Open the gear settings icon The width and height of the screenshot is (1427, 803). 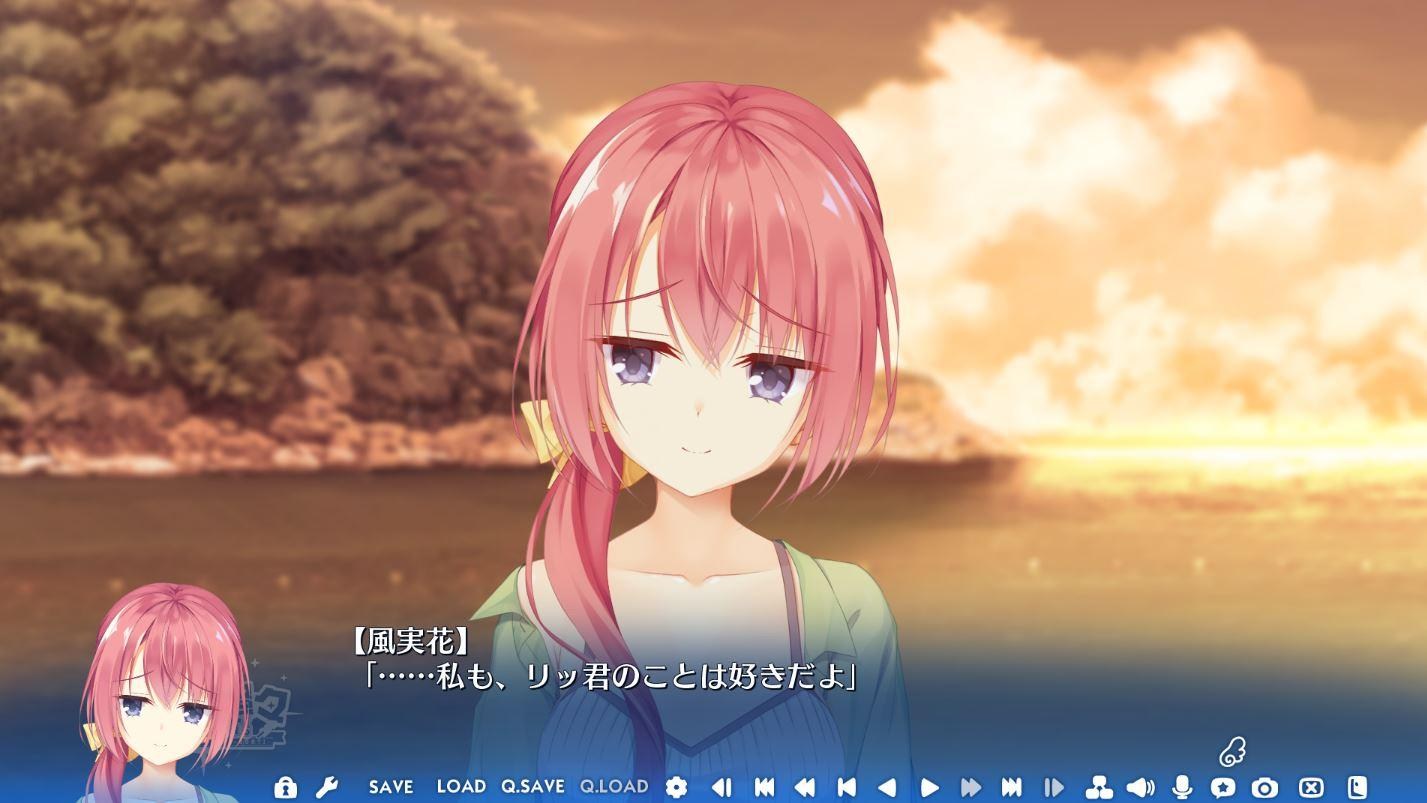(x=676, y=788)
